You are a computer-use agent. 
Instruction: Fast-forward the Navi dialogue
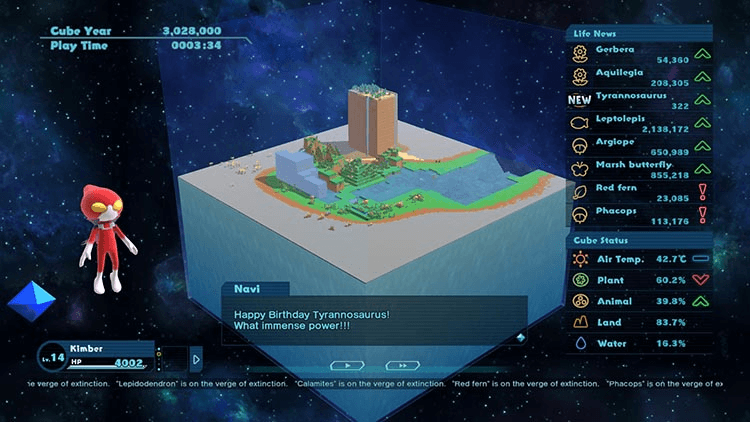tap(402, 366)
